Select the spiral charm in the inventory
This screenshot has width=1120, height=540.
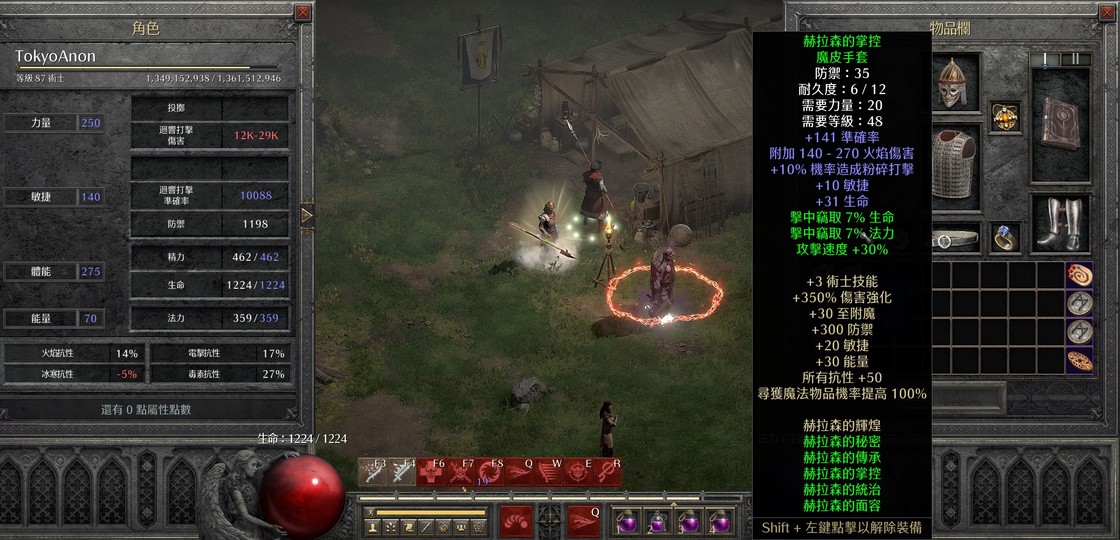click(x=1079, y=274)
